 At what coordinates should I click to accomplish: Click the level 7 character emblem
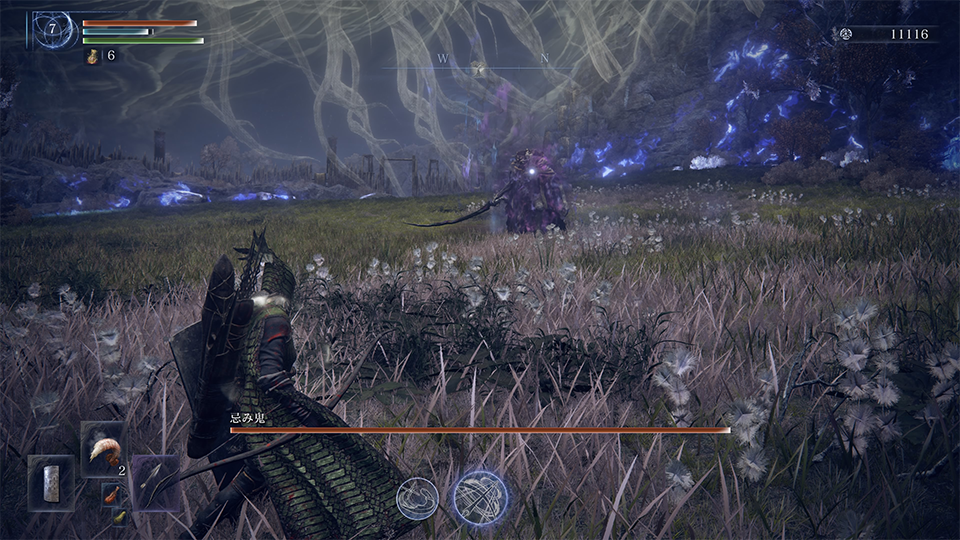point(52,30)
